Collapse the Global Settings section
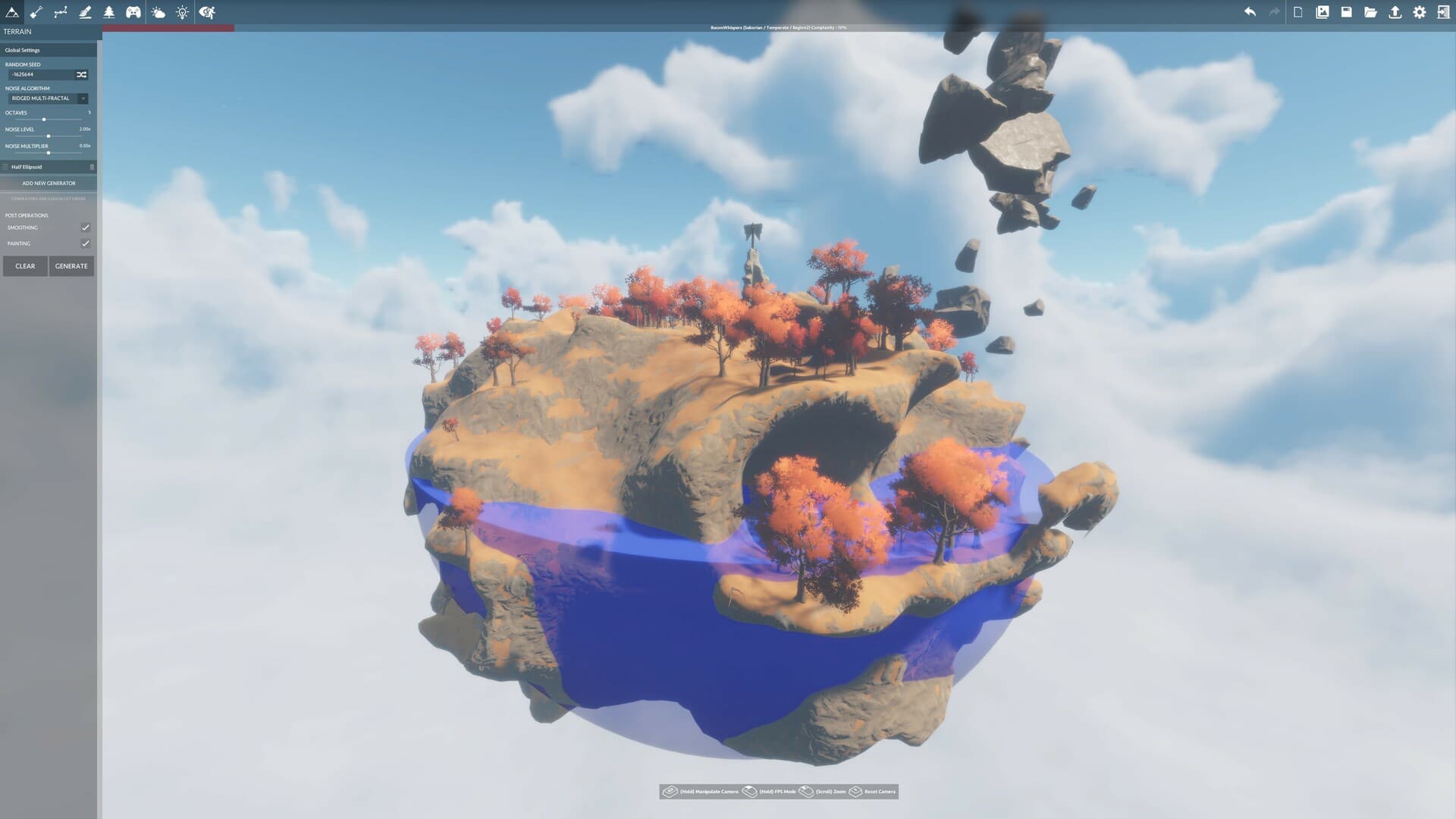 (x=25, y=49)
